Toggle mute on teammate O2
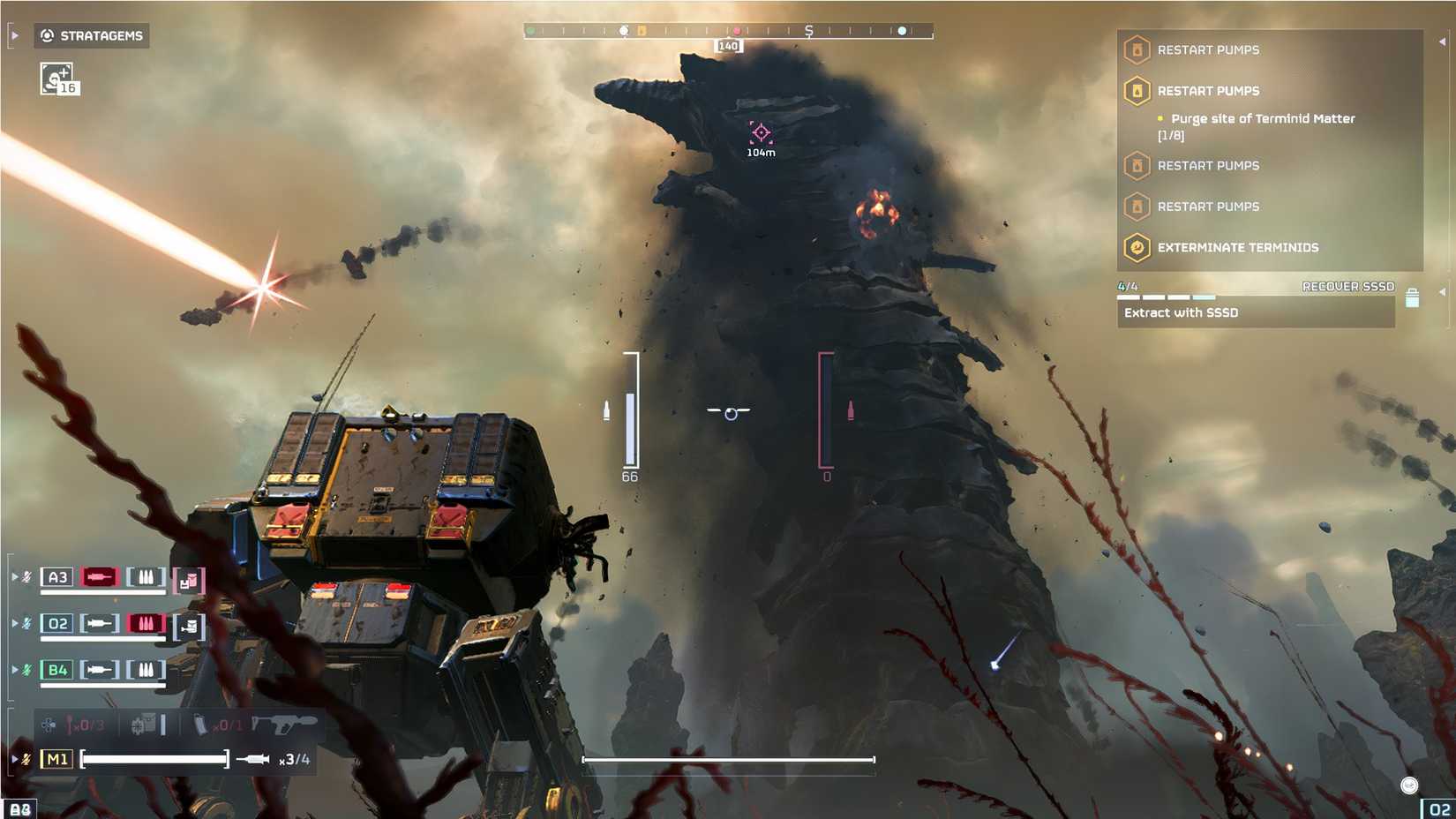 (x=26, y=623)
